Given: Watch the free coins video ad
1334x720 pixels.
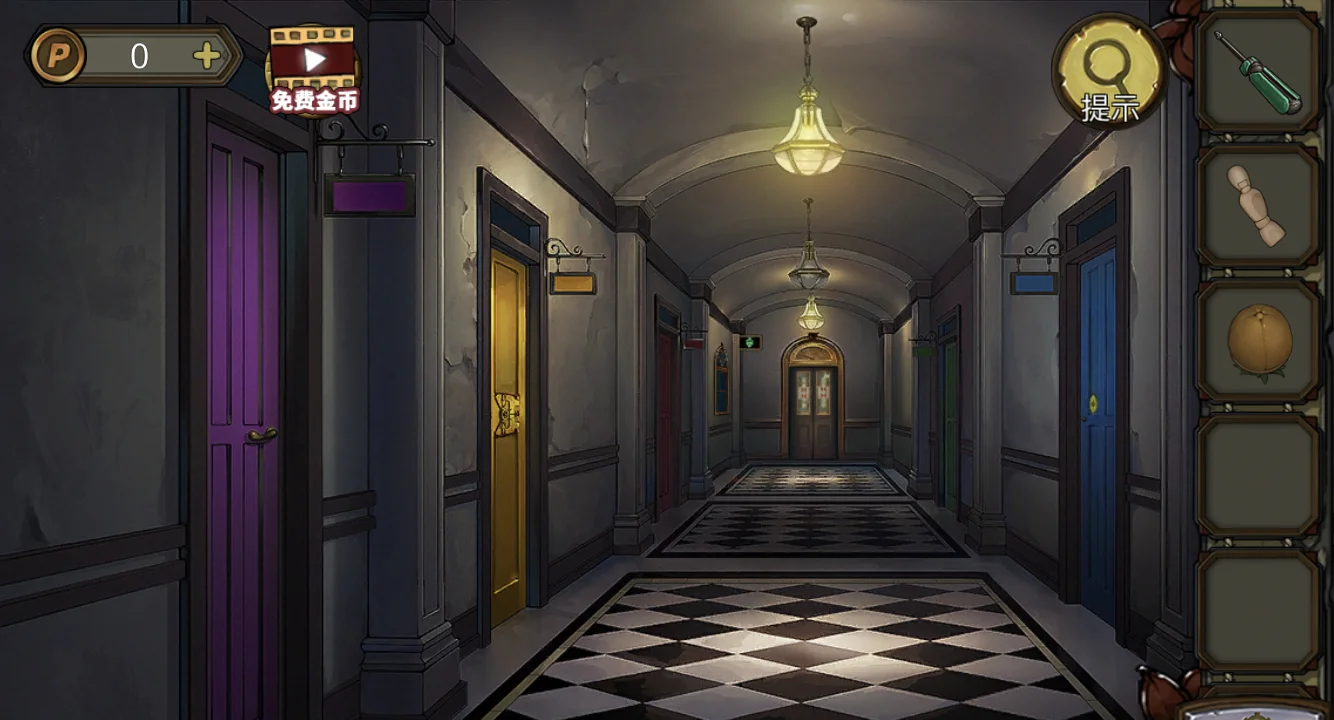Looking at the screenshot, I should (314, 68).
